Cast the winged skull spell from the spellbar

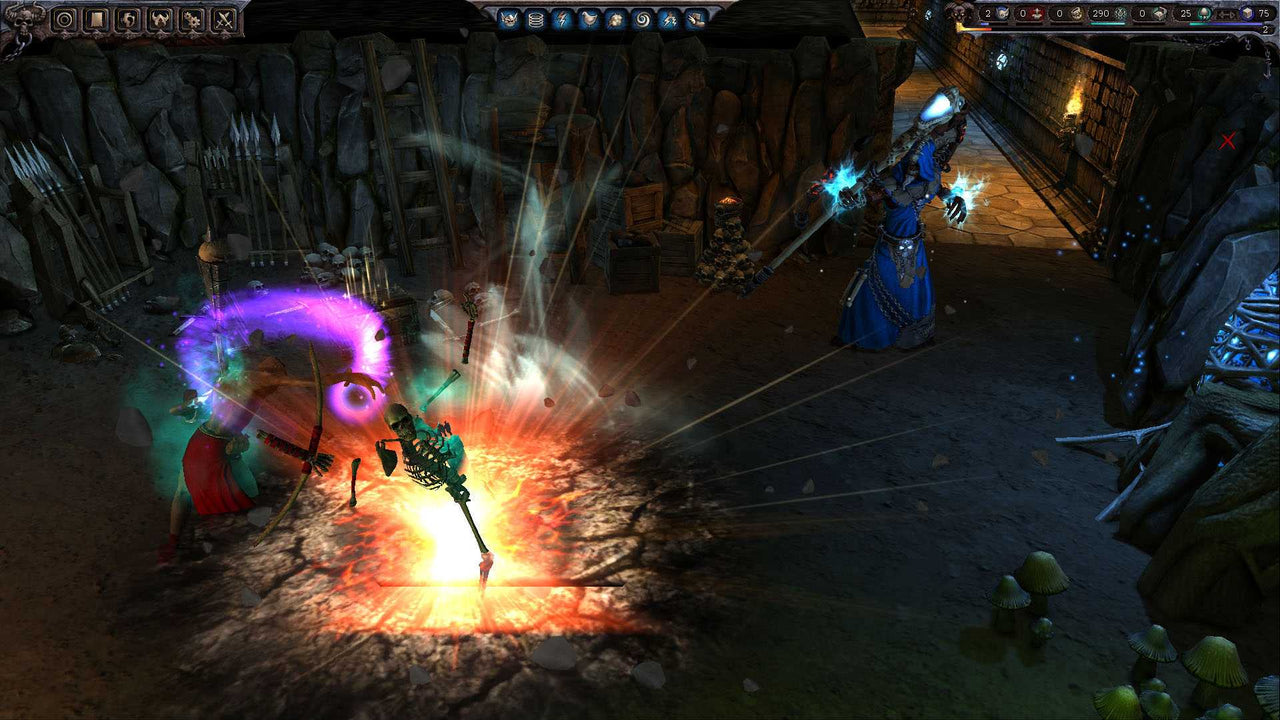pos(509,19)
